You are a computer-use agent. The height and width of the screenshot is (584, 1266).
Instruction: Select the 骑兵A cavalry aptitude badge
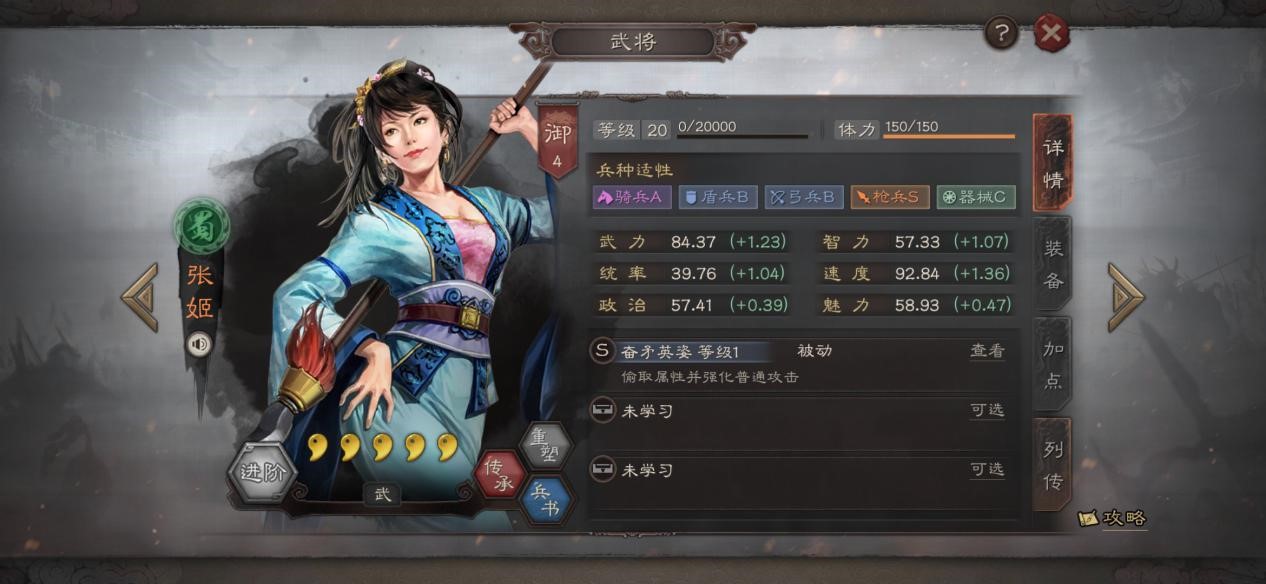630,197
